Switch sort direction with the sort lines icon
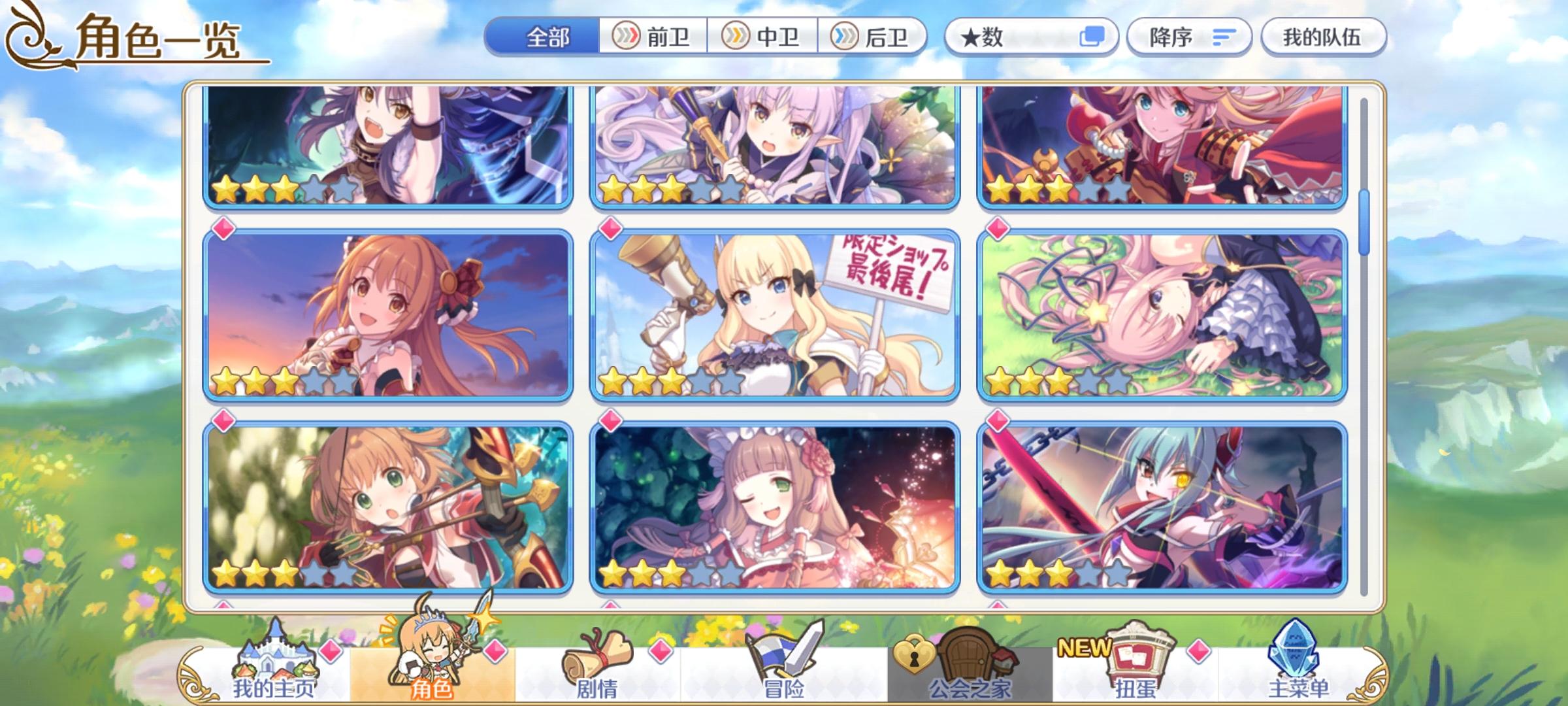This screenshot has width=1568, height=706. pyautogui.click(x=1224, y=37)
